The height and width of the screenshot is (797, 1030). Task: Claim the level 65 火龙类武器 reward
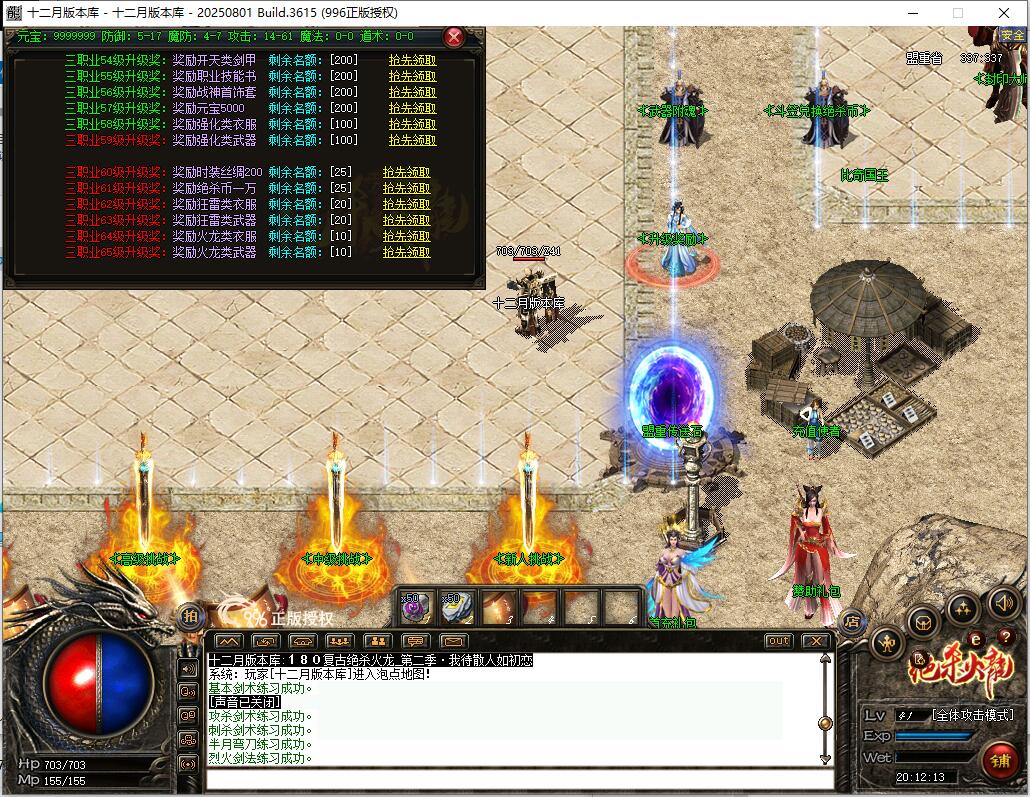[406, 252]
